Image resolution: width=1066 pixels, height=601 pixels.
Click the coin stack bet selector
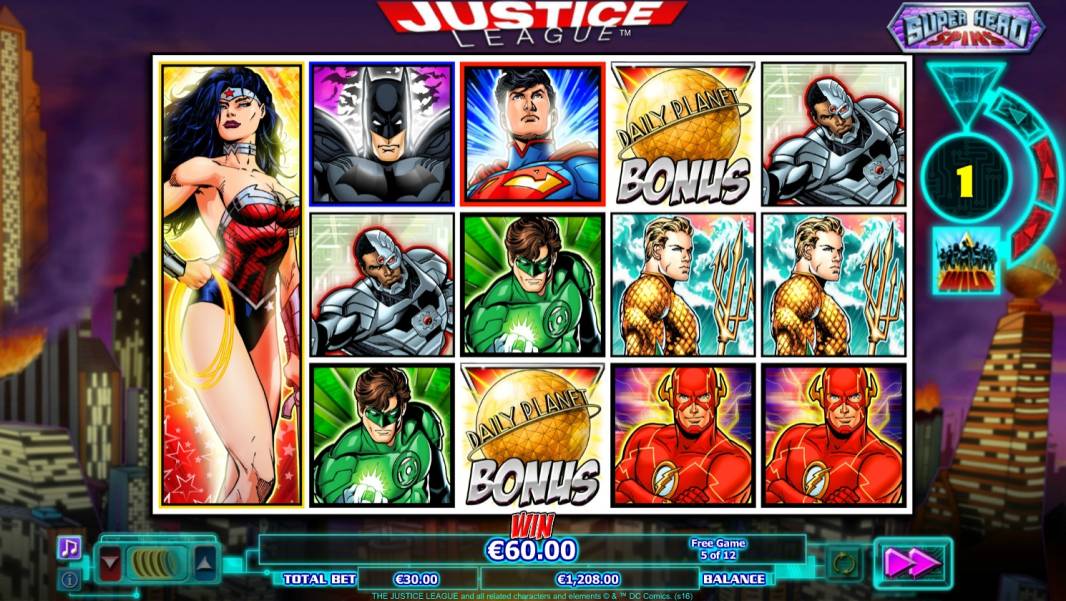tap(157, 563)
